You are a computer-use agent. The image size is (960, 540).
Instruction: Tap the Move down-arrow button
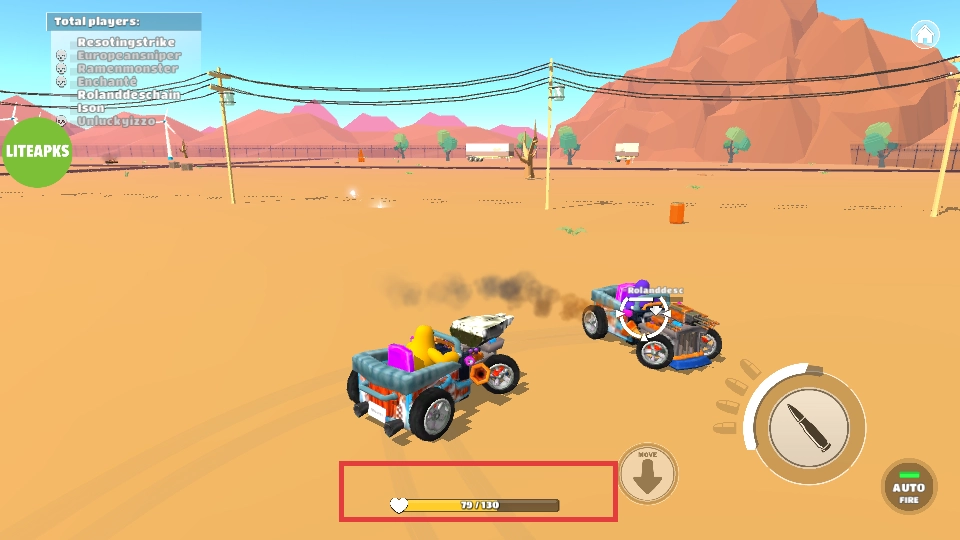pyautogui.click(x=648, y=474)
